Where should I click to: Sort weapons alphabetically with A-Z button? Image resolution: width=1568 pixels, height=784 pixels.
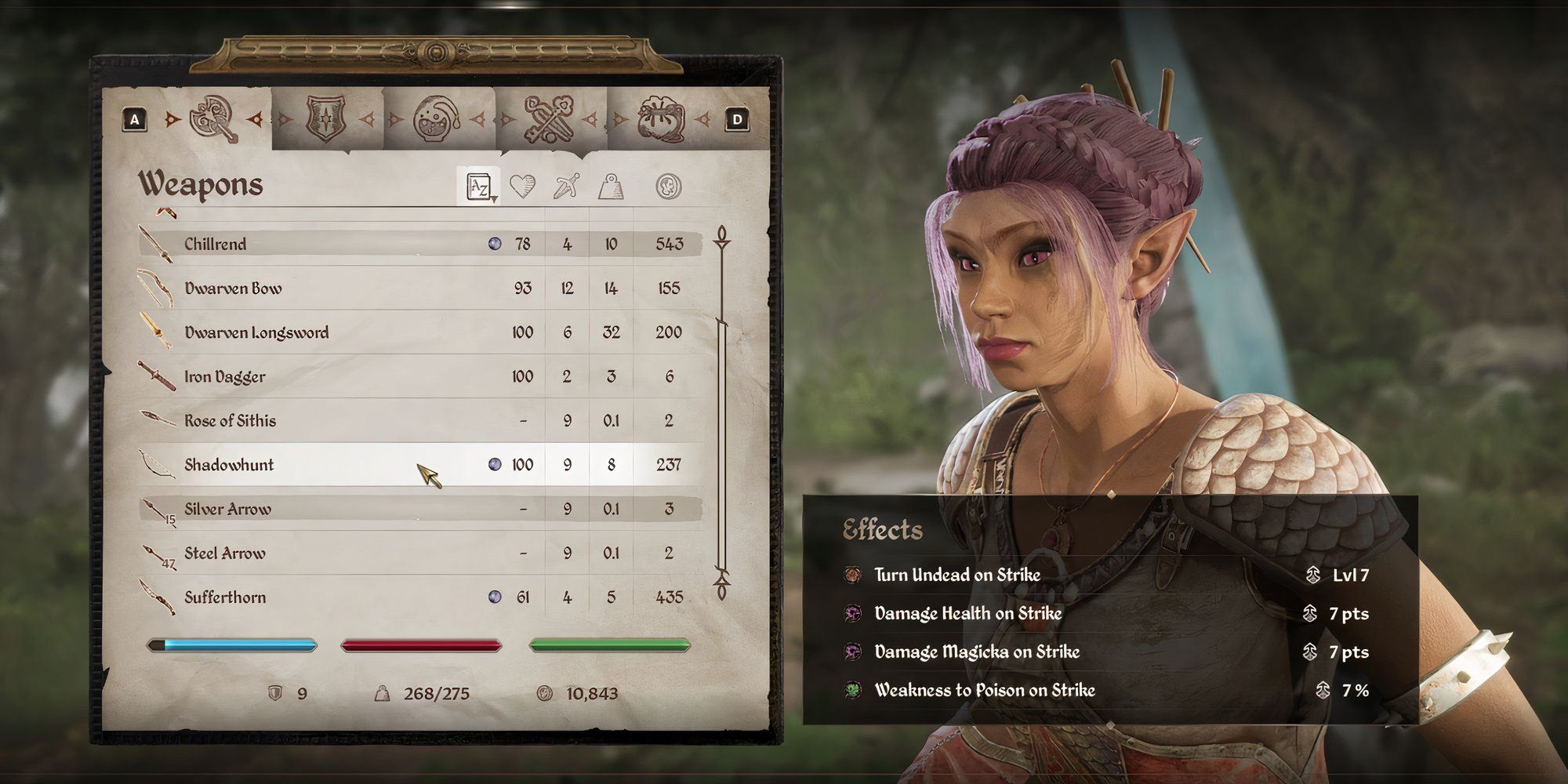[479, 187]
